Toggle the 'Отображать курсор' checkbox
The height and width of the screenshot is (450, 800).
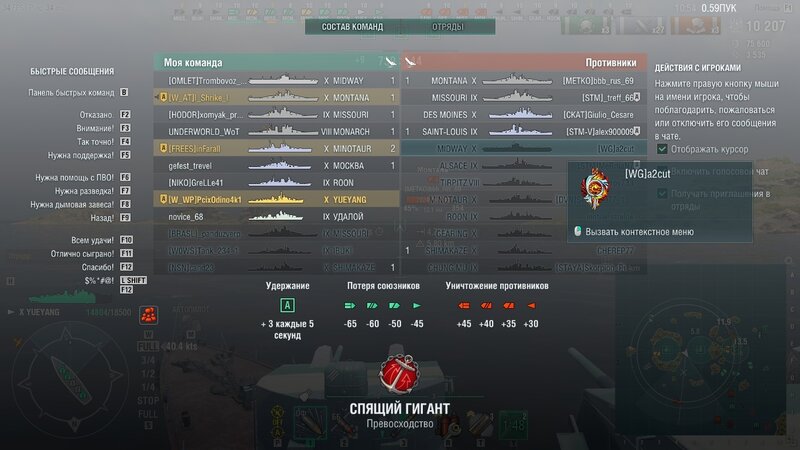[x=664, y=148]
